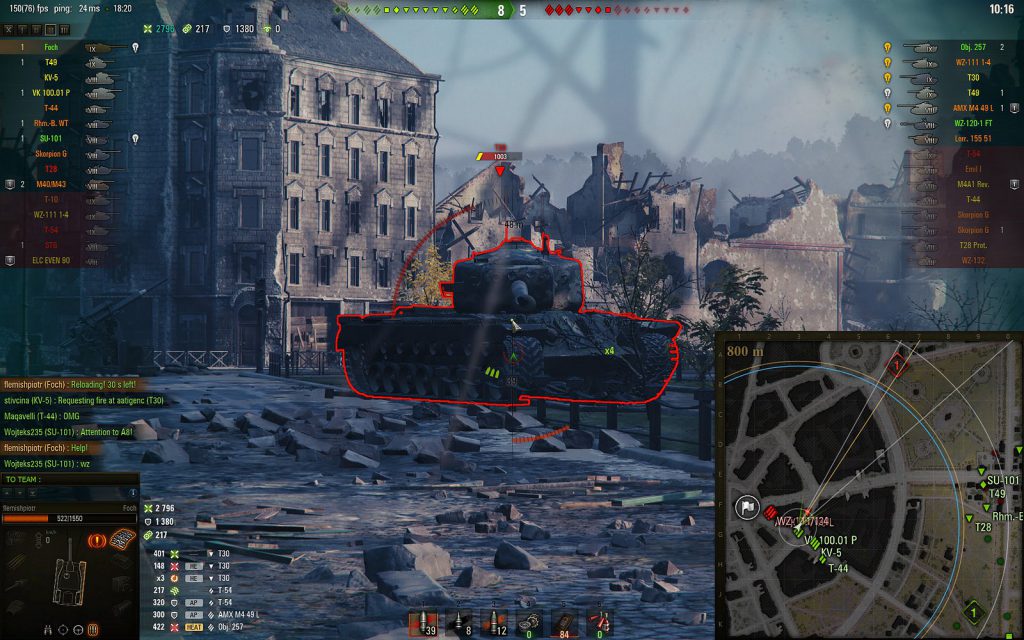Pick AMX M4 49 L in the enemy list
This screenshot has width=1024, height=640.
(966, 108)
